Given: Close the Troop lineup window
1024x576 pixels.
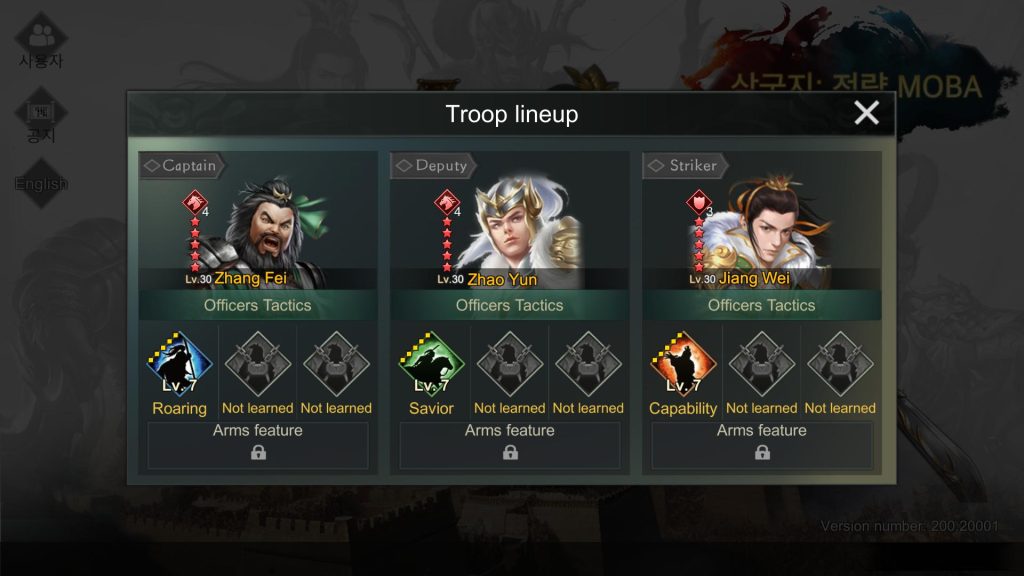Looking at the screenshot, I should (x=866, y=113).
